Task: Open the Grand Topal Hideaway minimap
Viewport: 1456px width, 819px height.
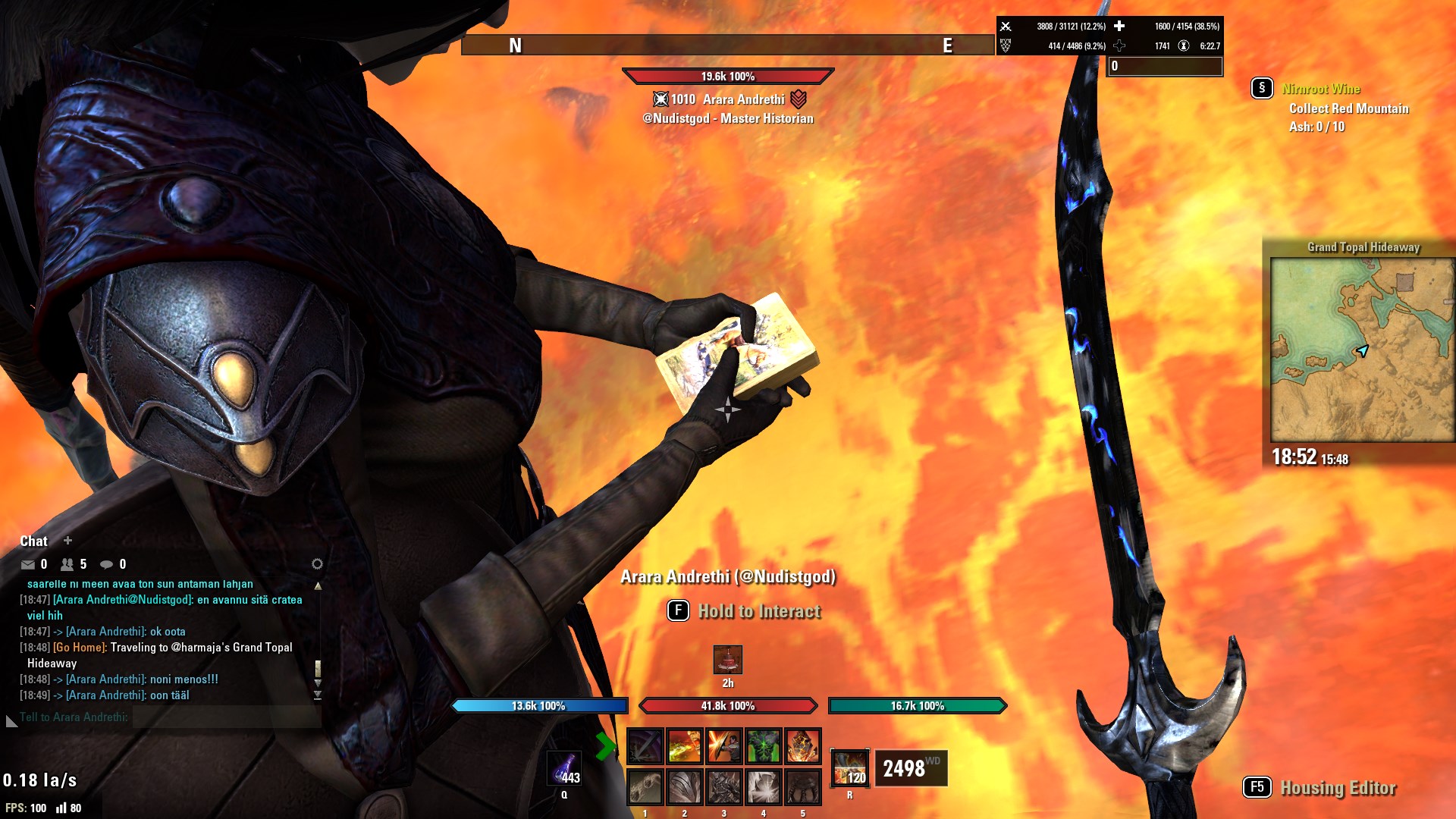Action: point(1363,350)
